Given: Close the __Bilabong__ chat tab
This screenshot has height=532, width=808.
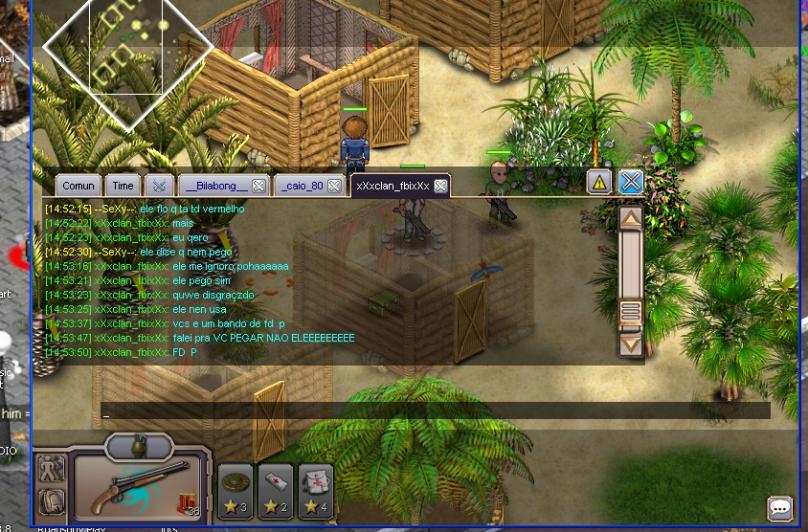Looking at the screenshot, I should click(258, 186).
